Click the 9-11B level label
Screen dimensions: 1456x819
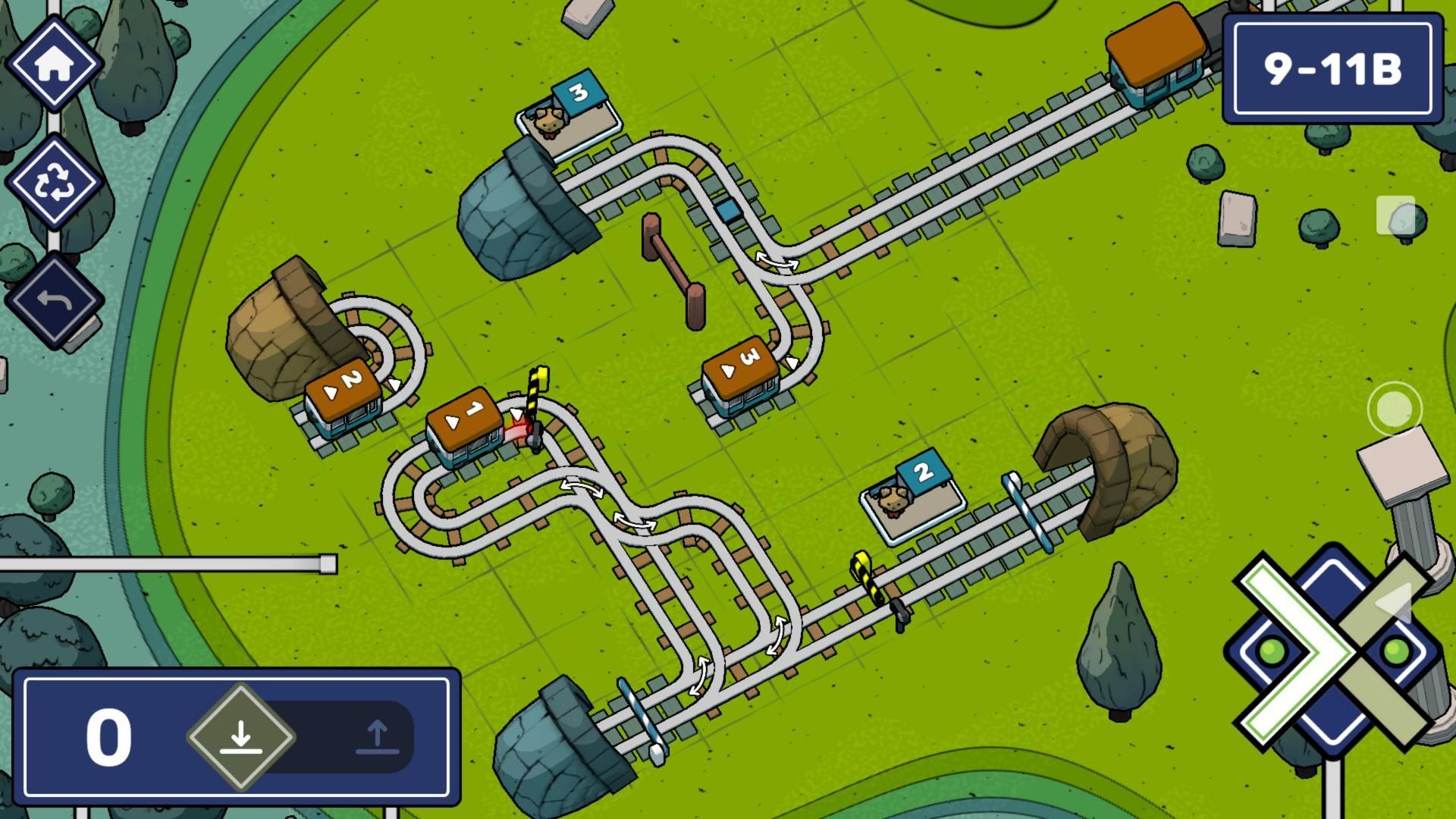pyautogui.click(x=1334, y=68)
